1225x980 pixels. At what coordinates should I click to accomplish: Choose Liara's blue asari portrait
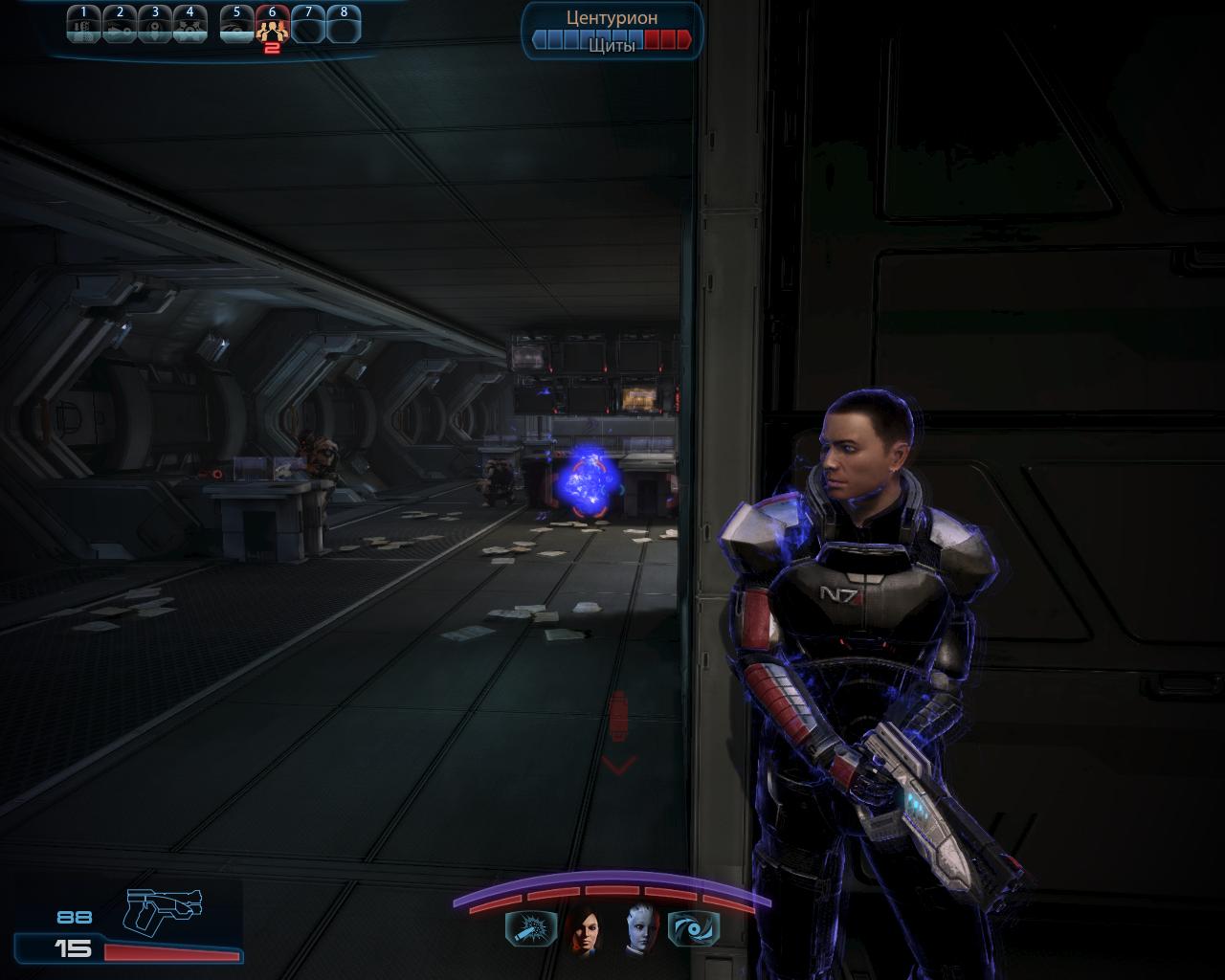pos(641,928)
